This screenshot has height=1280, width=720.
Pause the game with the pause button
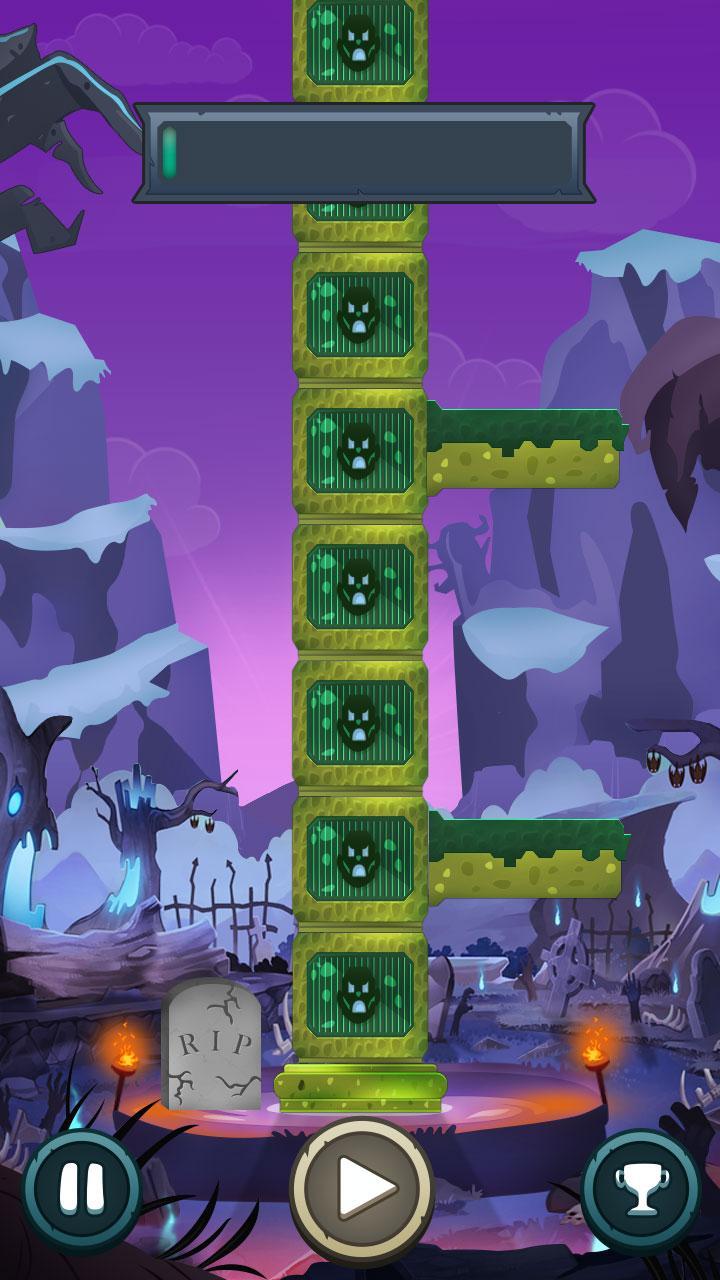(x=81, y=1190)
